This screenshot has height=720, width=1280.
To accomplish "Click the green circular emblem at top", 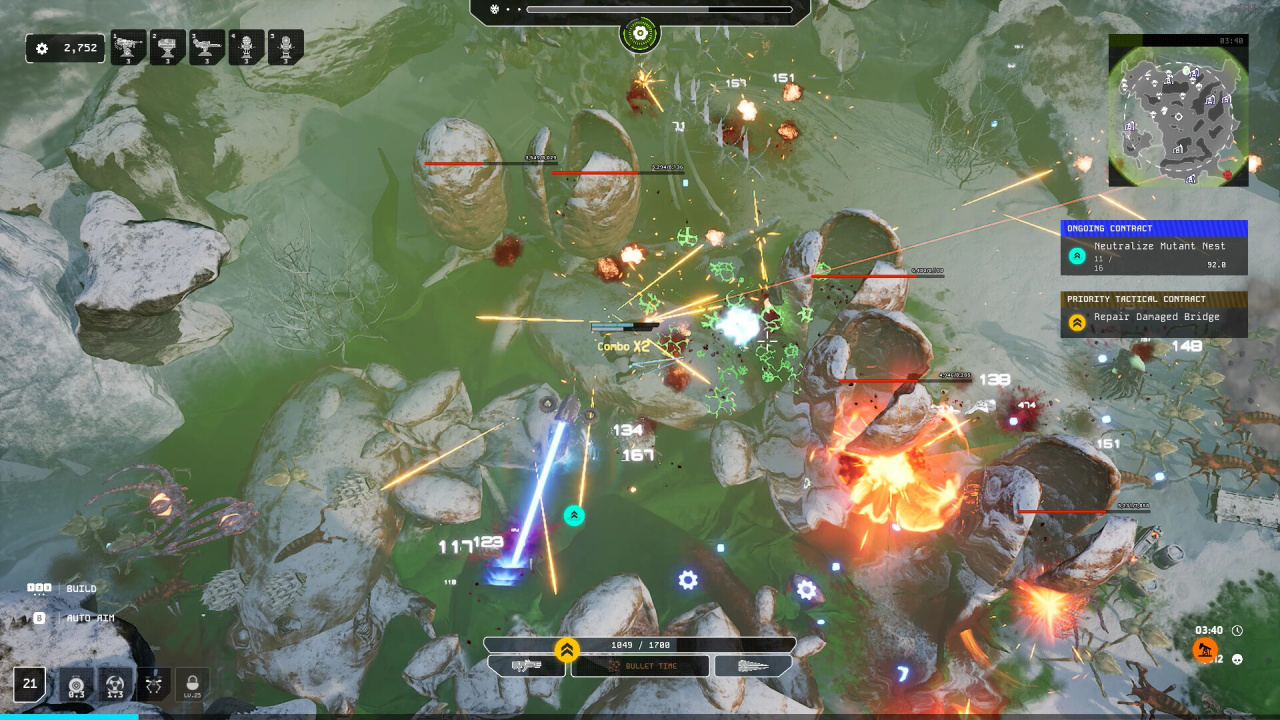I will pyautogui.click(x=639, y=36).
